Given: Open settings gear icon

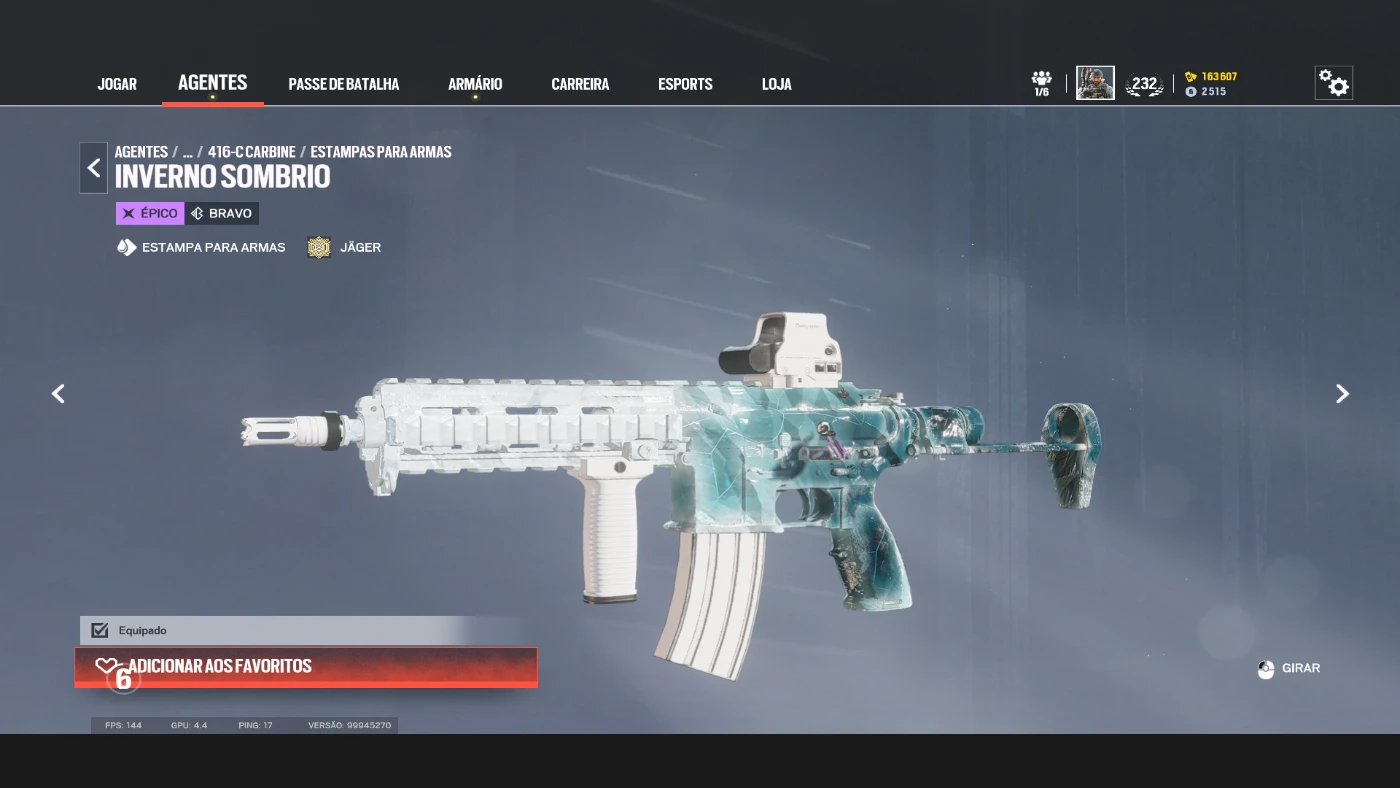Looking at the screenshot, I should [1333, 83].
